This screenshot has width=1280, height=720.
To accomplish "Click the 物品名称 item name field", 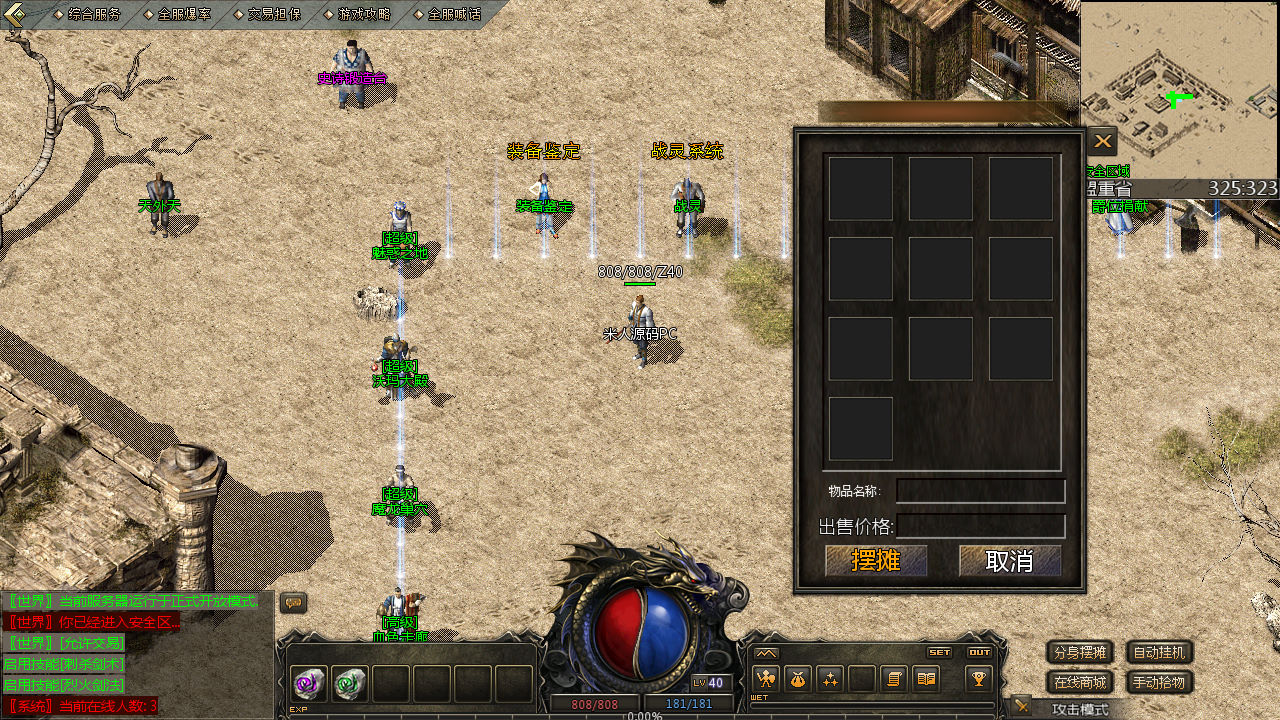I will coord(980,491).
